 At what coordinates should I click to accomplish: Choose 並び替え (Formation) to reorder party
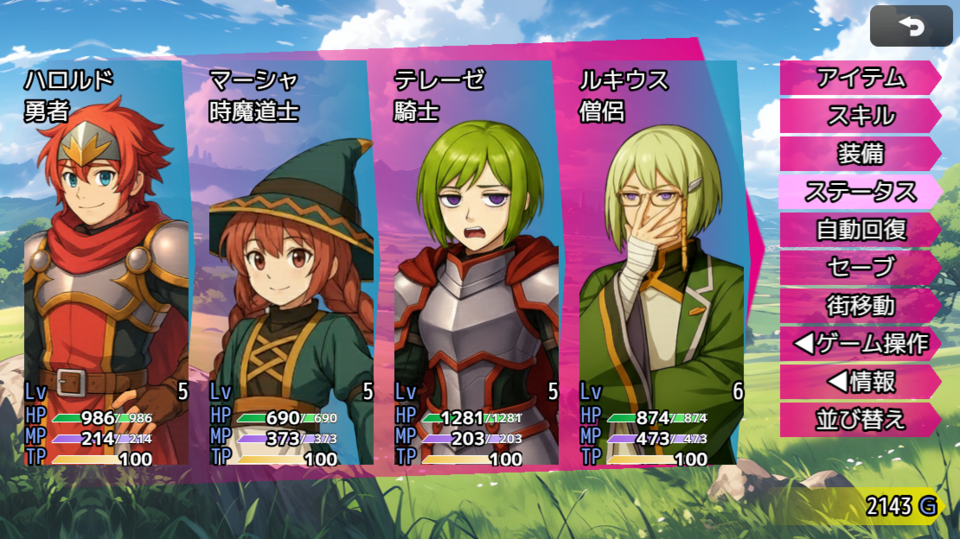(x=860, y=419)
